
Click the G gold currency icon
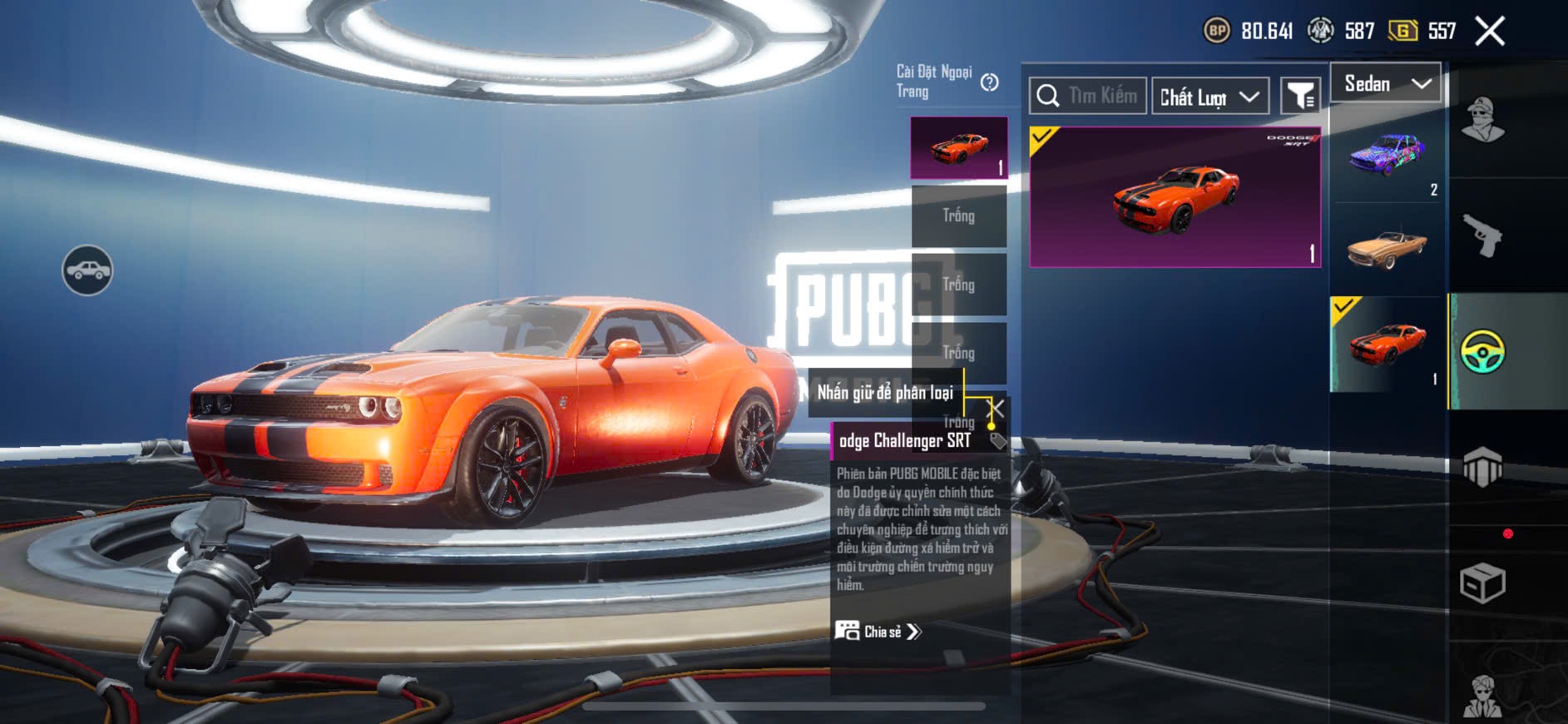click(1402, 32)
